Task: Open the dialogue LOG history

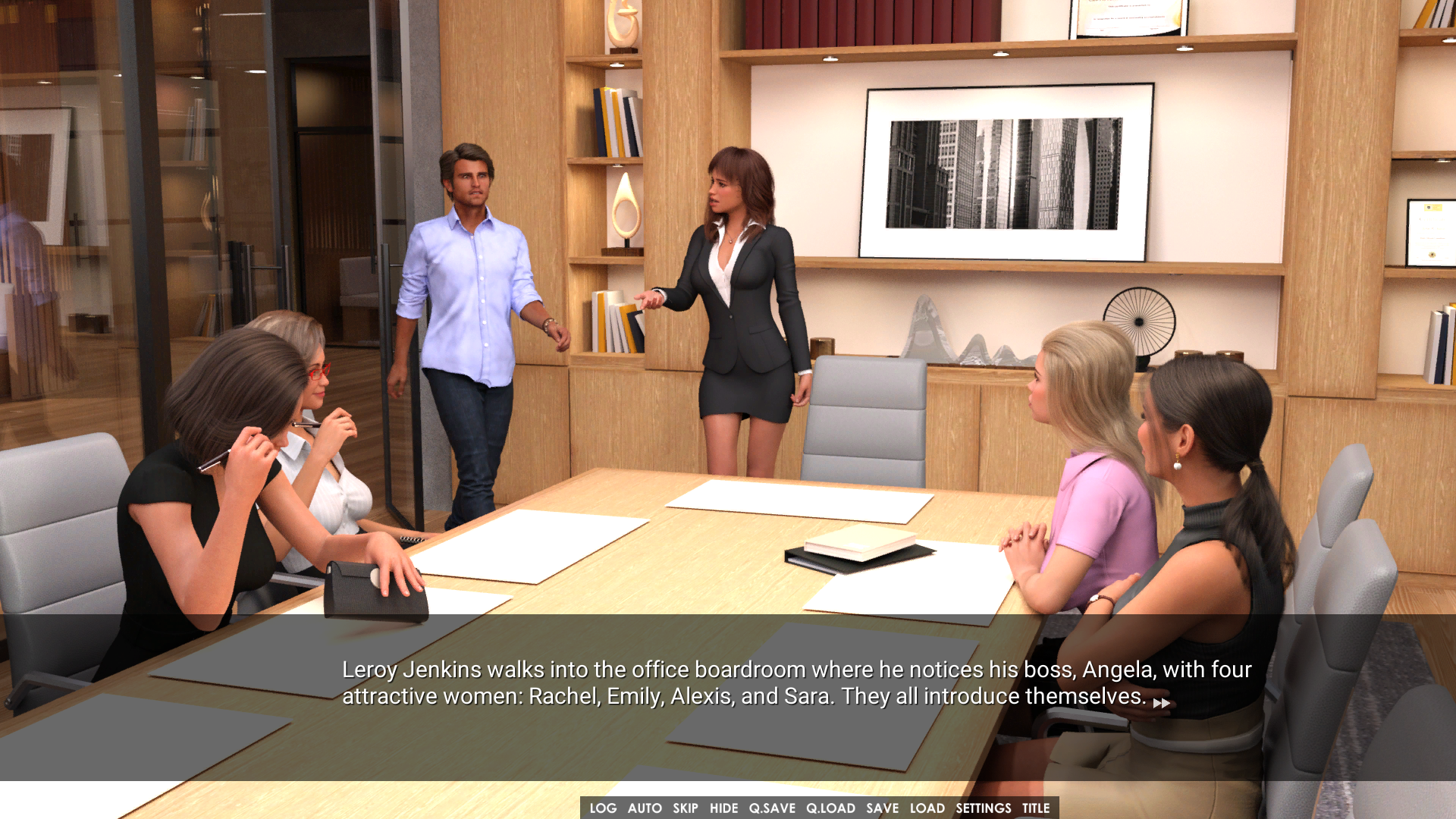Action: click(603, 808)
